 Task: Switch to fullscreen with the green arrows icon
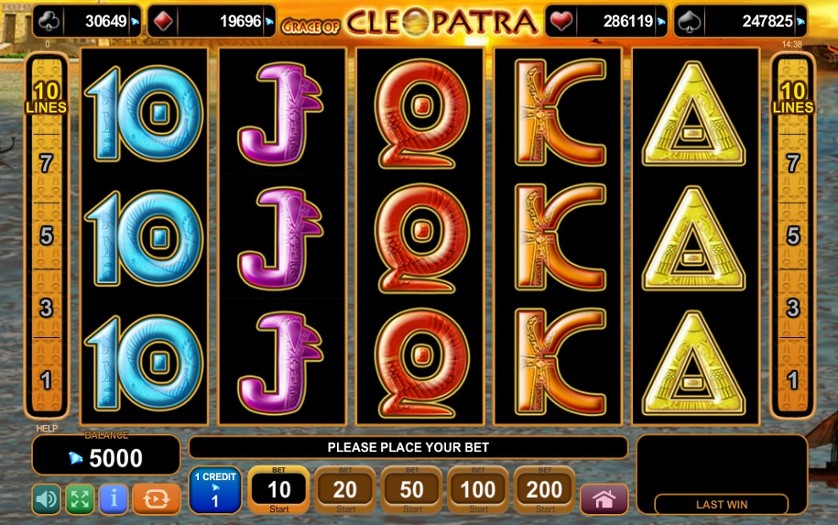[x=80, y=498]
